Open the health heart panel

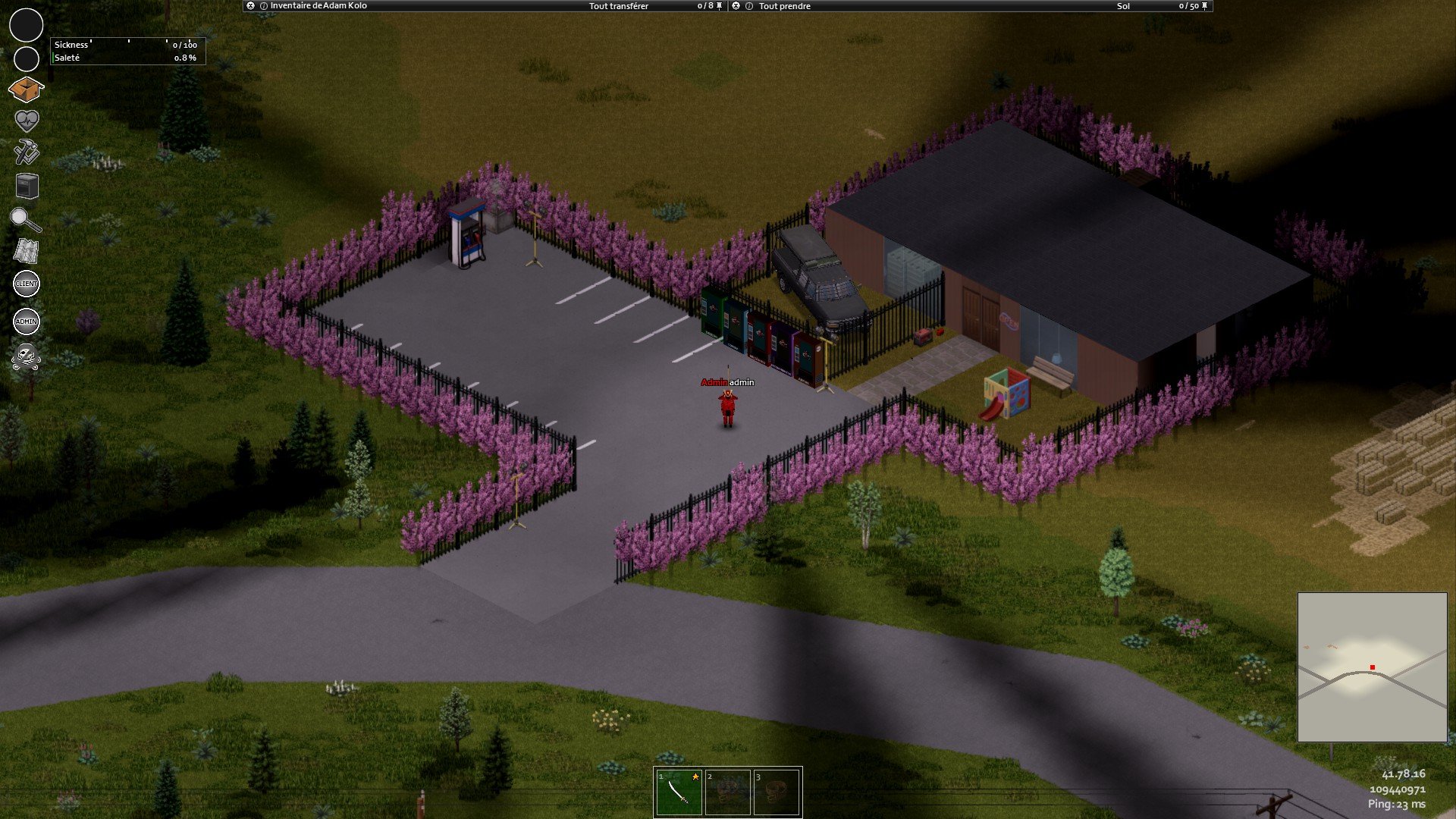coord(27,121)
